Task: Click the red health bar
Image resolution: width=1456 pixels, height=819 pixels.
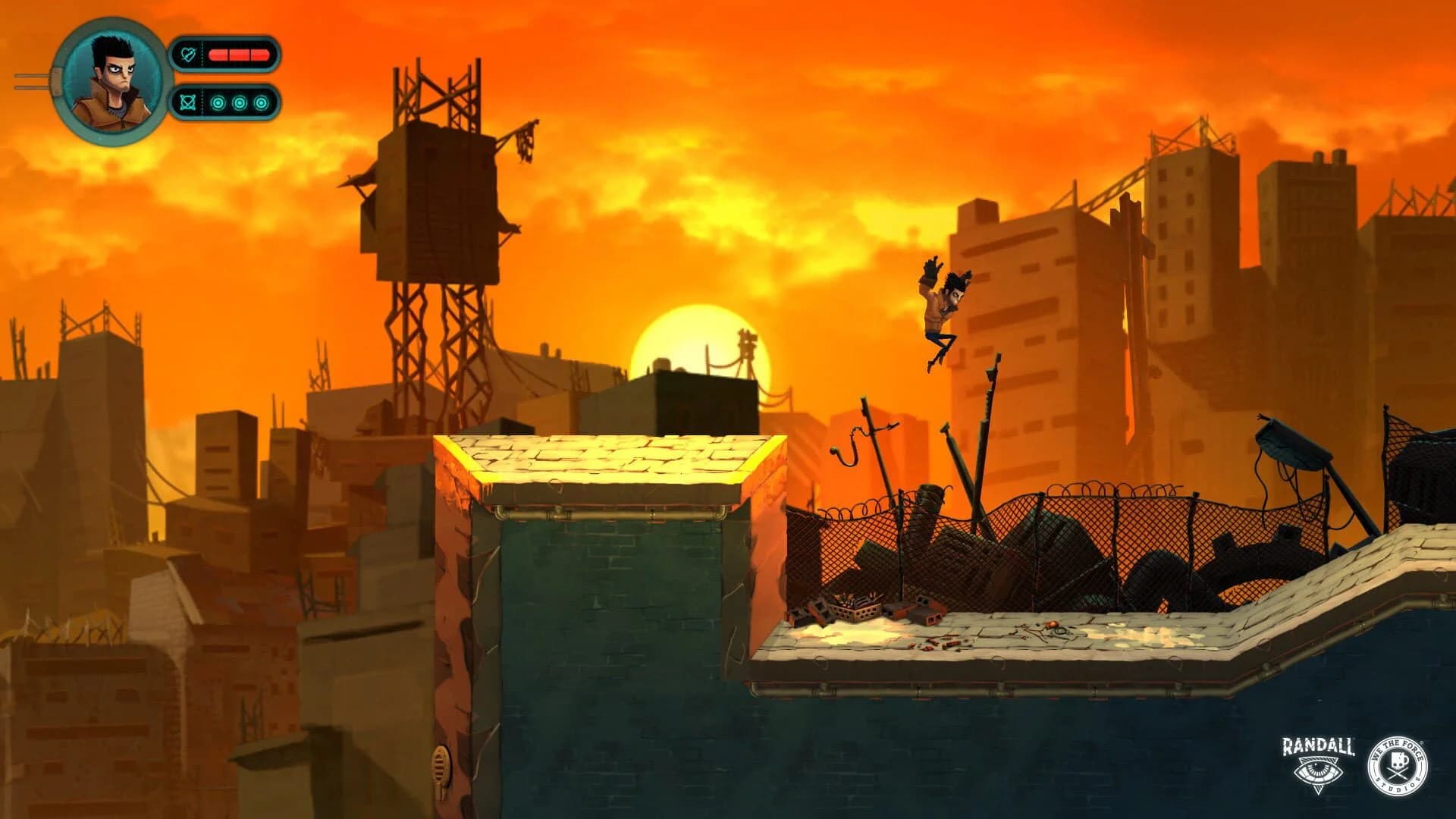Action: pyautogui.click(x=239, y=54)
